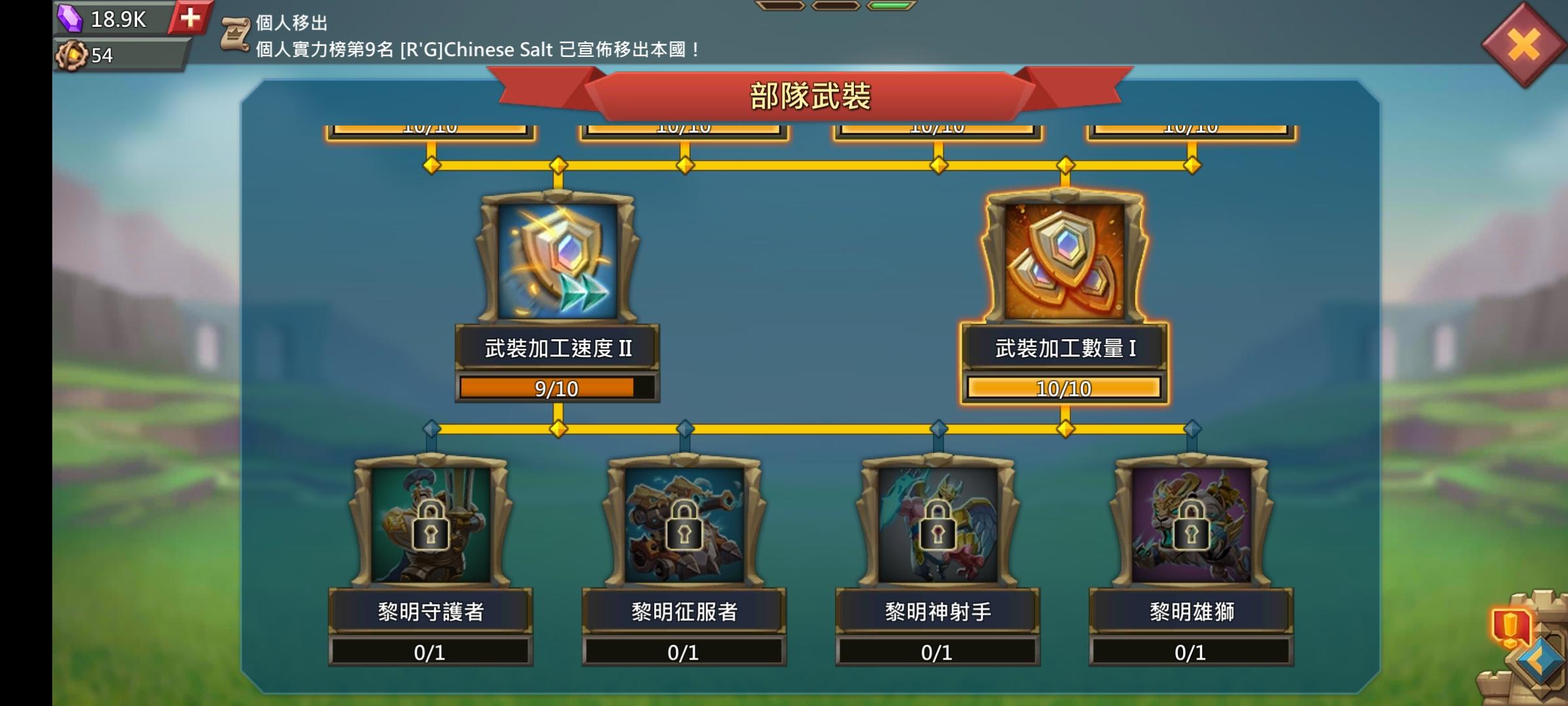Click the 9/10 progress bar of 武裝加工速度 II
This screenshot has width=1568, height=706.
point(556,388)
